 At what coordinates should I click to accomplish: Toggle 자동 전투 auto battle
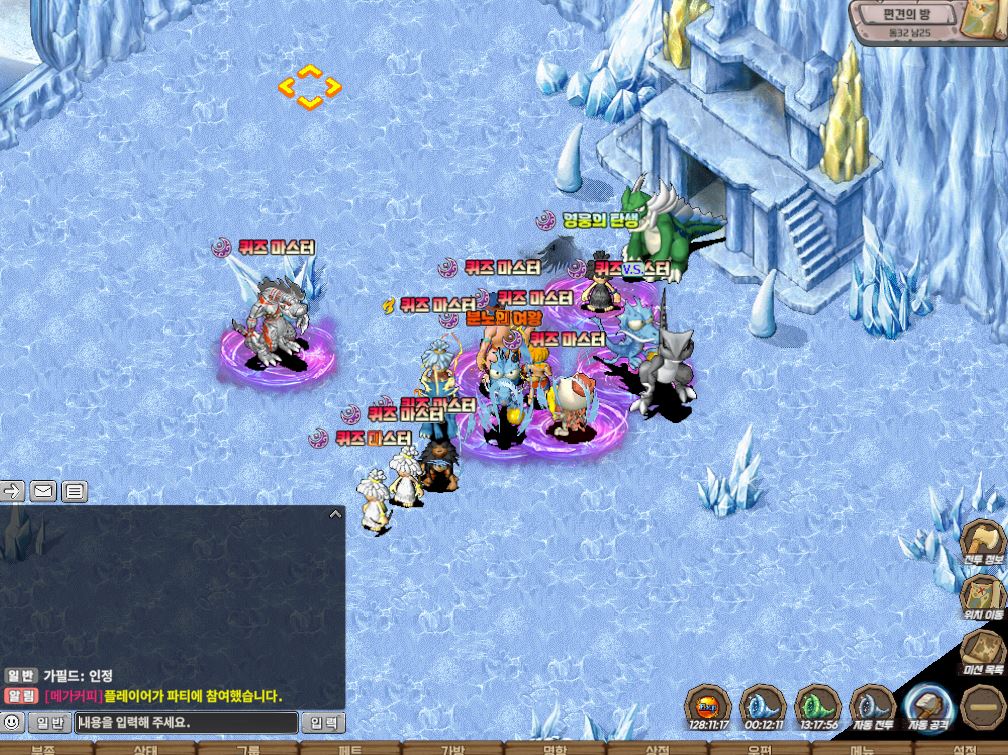click(x=872, y=708)
